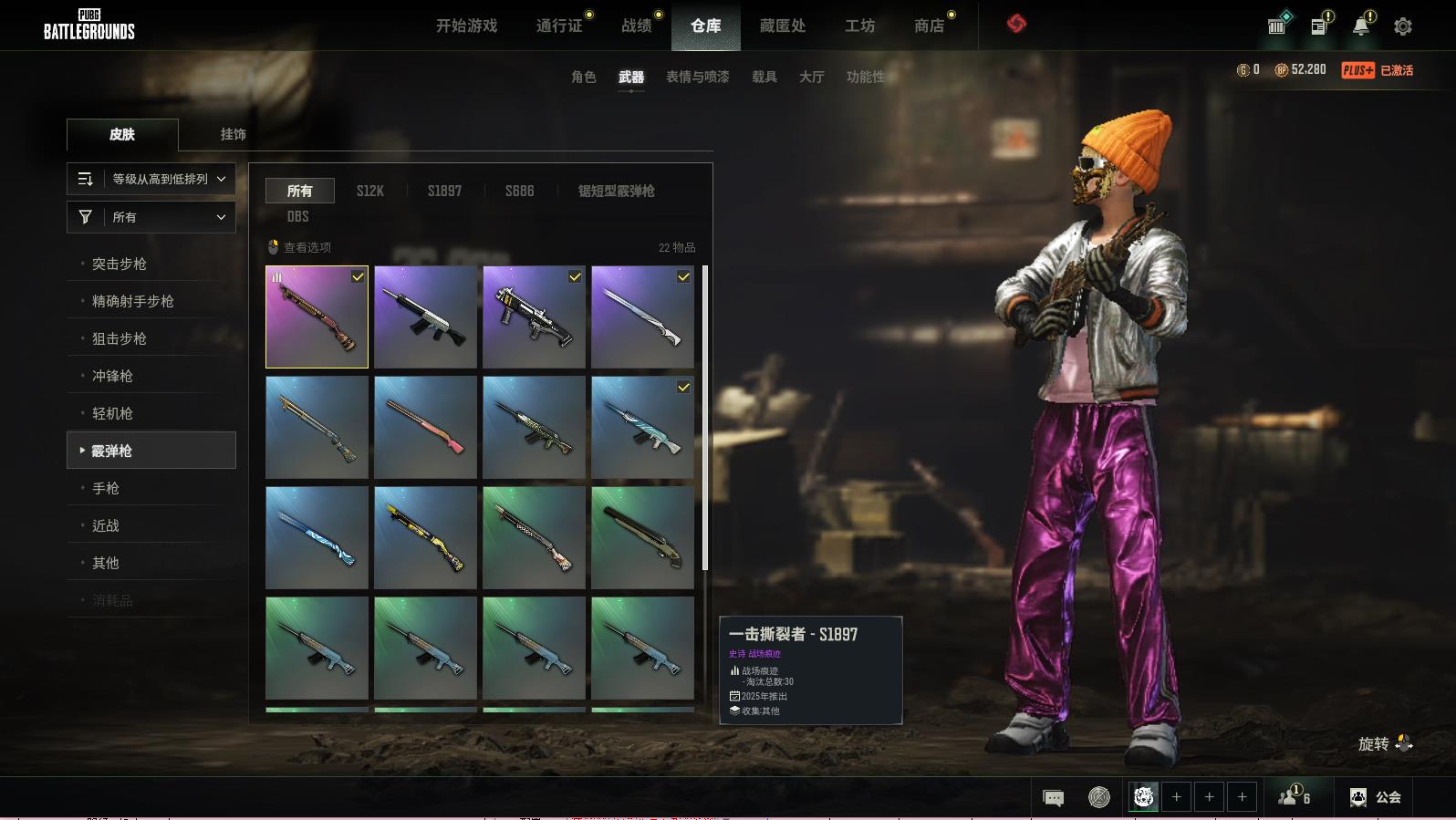Image resolution: width=1456 pixels, height=820 pixels.
Task: Choose the 狙击步枪 weapon category
Action: [x=120, y=338]
